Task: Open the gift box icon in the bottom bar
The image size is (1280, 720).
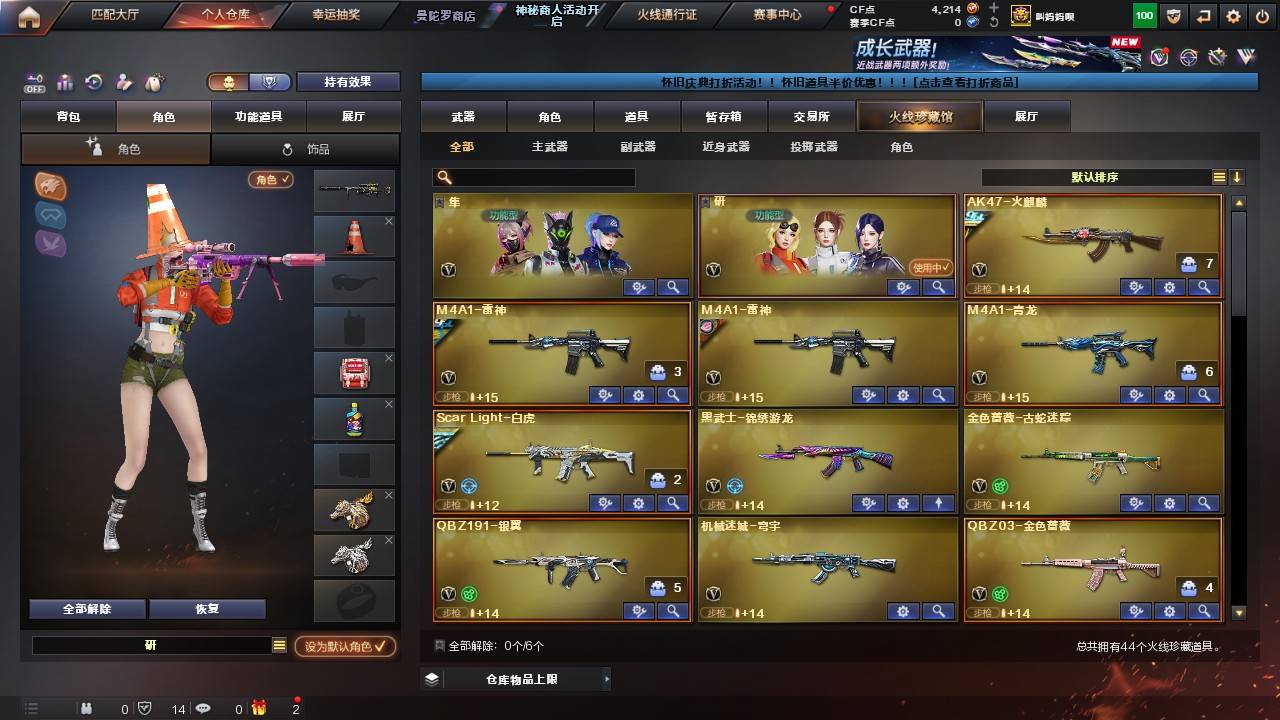Action: coord(258,707)
